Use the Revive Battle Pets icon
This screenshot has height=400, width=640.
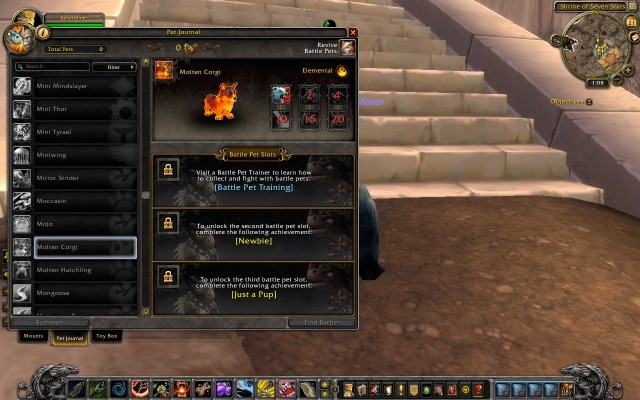click(x=346, y=48)
